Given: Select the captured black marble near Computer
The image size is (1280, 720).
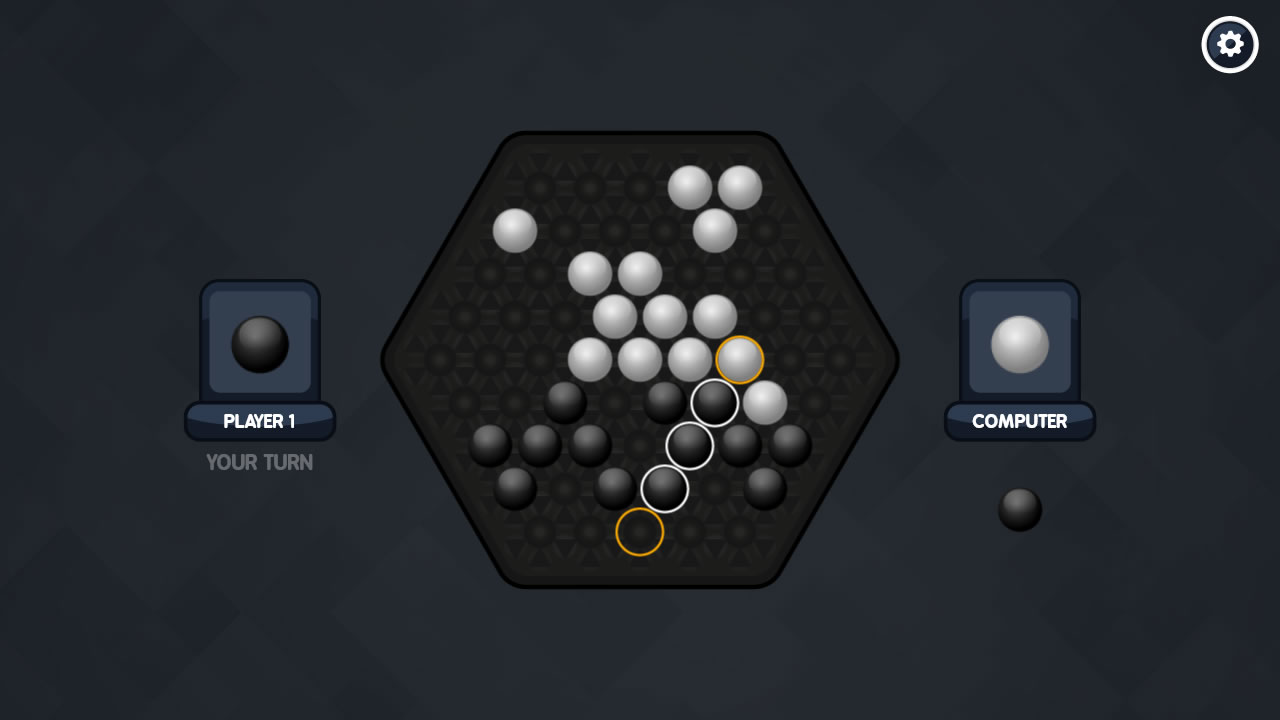Looking at the screenshot, I should pyautogui.click(x=1018, y=508).
